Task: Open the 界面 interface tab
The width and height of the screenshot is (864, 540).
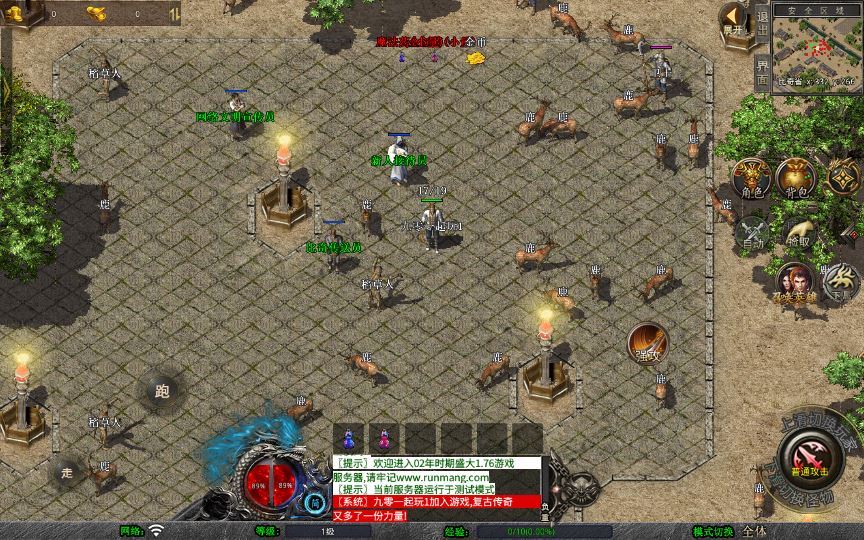Action: [x=762, y=70]
